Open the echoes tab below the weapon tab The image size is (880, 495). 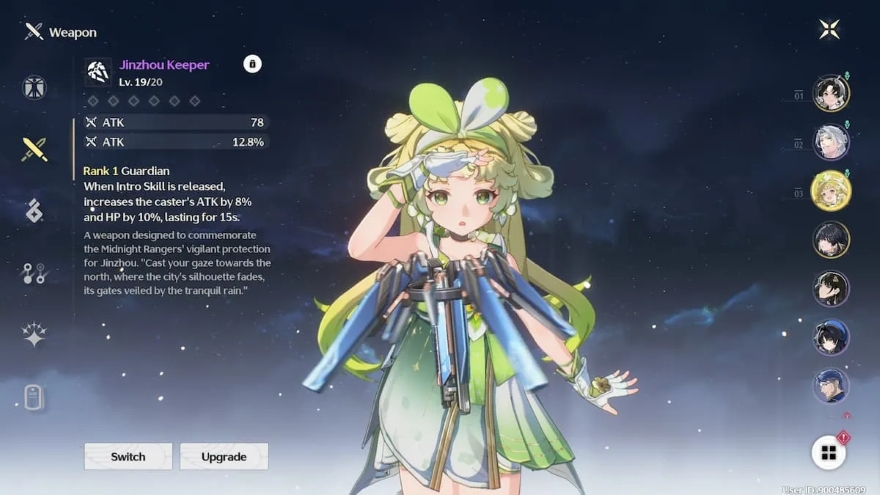pyautogui.click(x=35, y=211)
